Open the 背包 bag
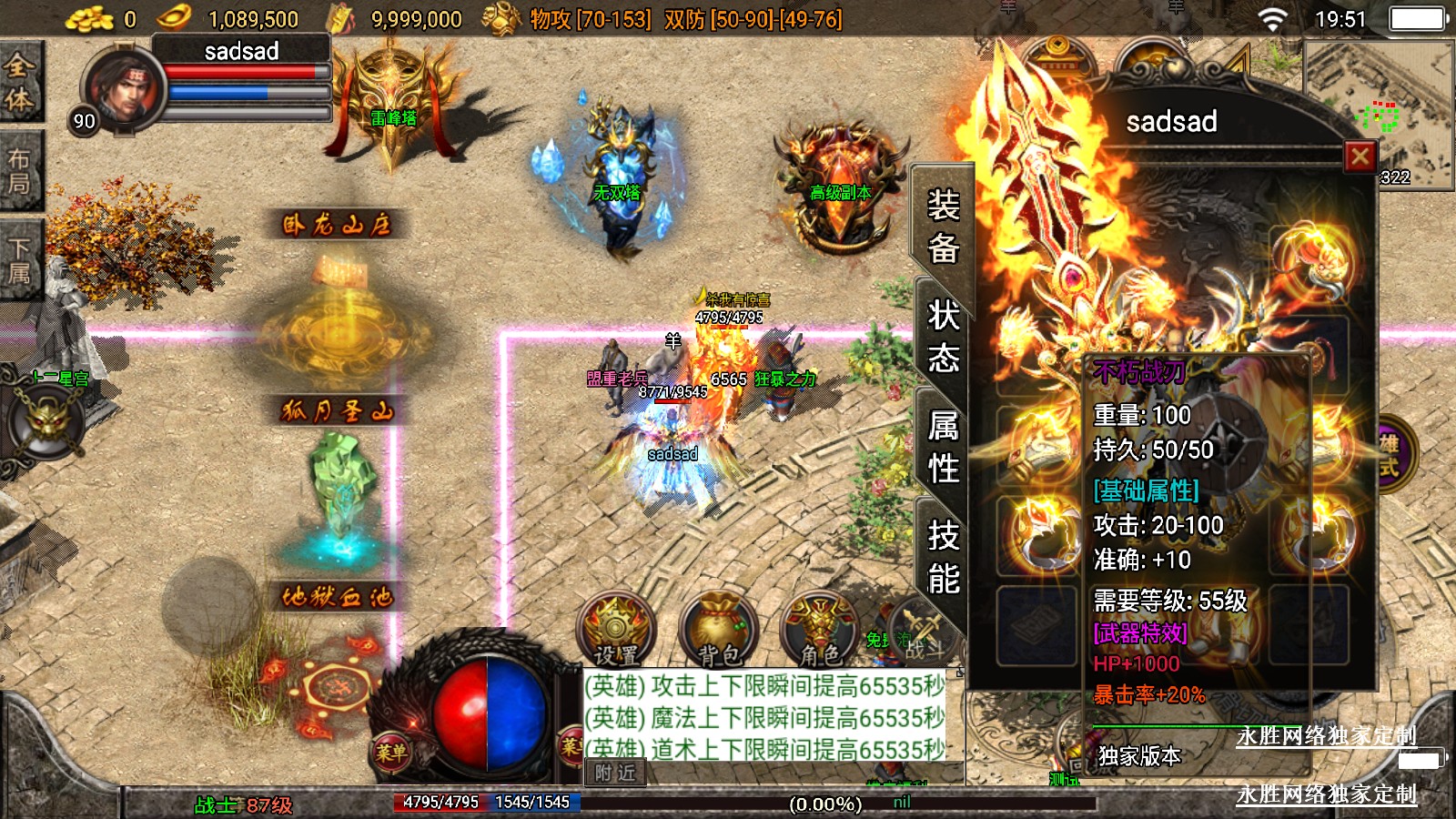The image size is (1456, 819). coord(719,630)
